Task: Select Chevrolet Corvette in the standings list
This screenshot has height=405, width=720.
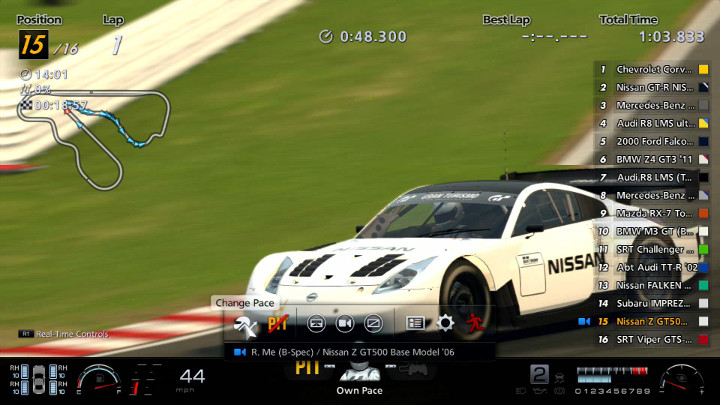Action: pyautogui.click(x=654, y=70)
